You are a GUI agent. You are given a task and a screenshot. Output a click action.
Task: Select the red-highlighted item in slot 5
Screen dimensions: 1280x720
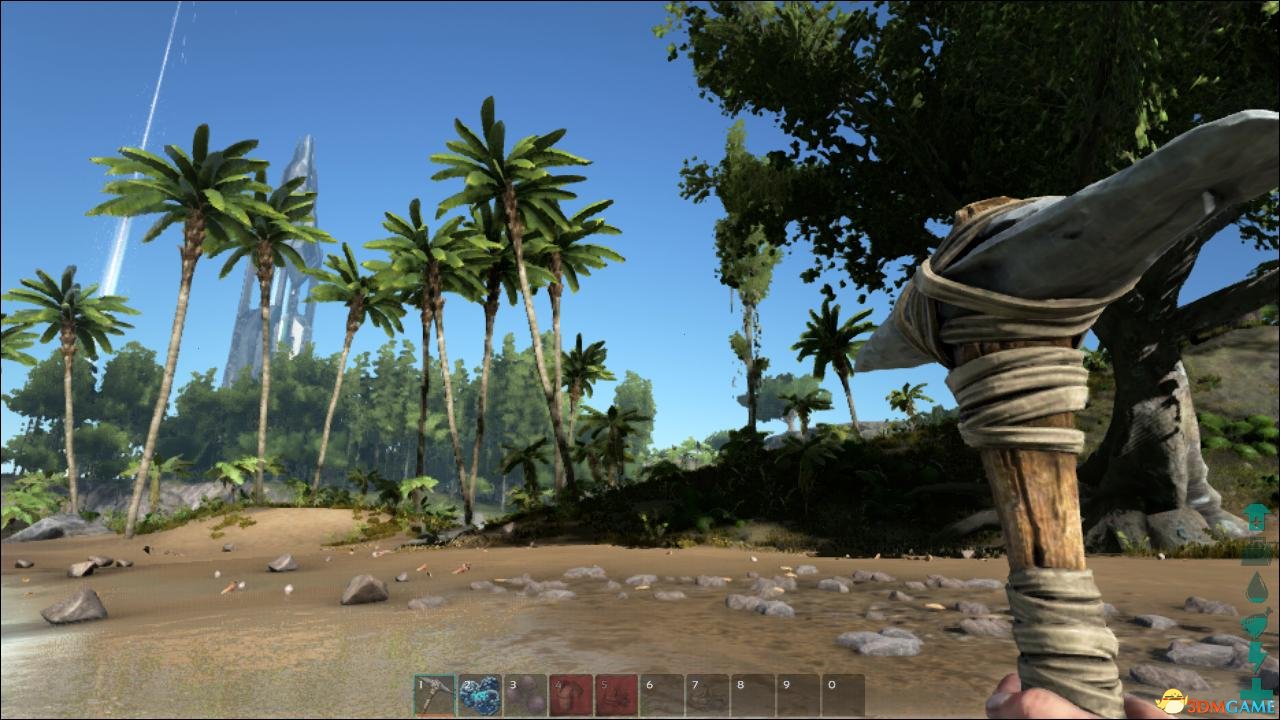(x=617, y=695)
